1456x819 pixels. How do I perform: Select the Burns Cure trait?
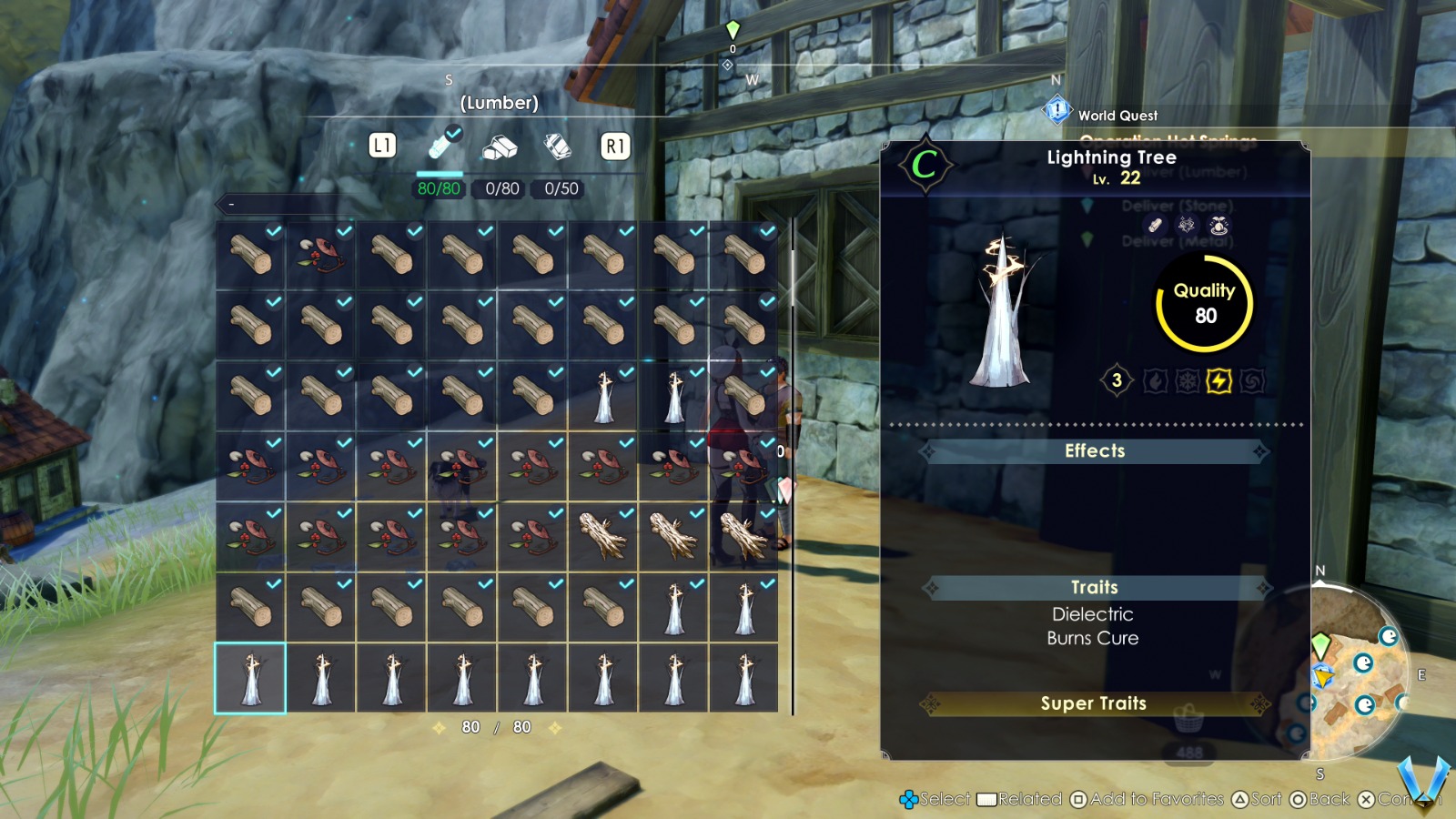pyautogui.click(x=1093, y=639)
